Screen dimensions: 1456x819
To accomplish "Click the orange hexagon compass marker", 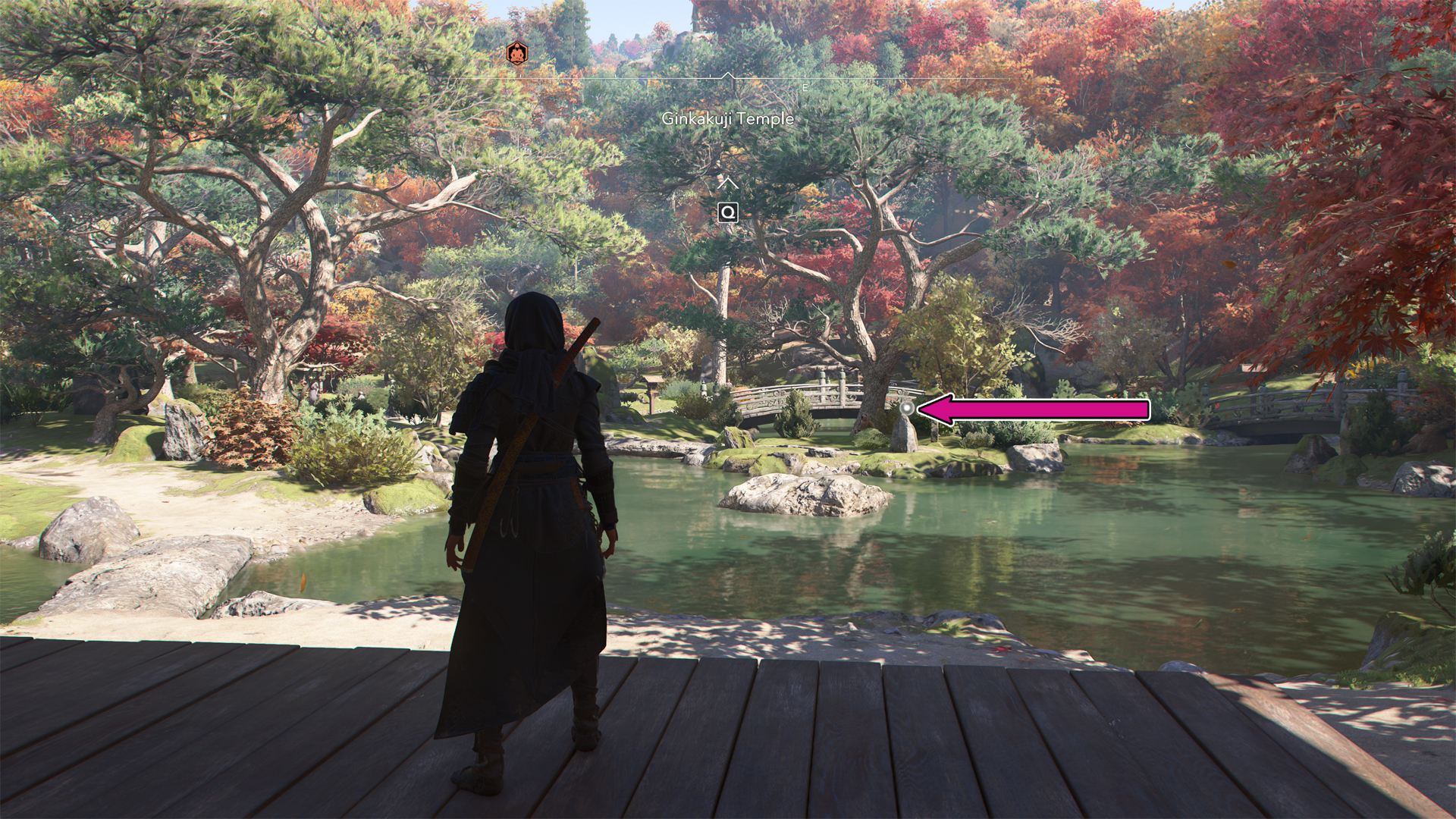I will (516, 54).
